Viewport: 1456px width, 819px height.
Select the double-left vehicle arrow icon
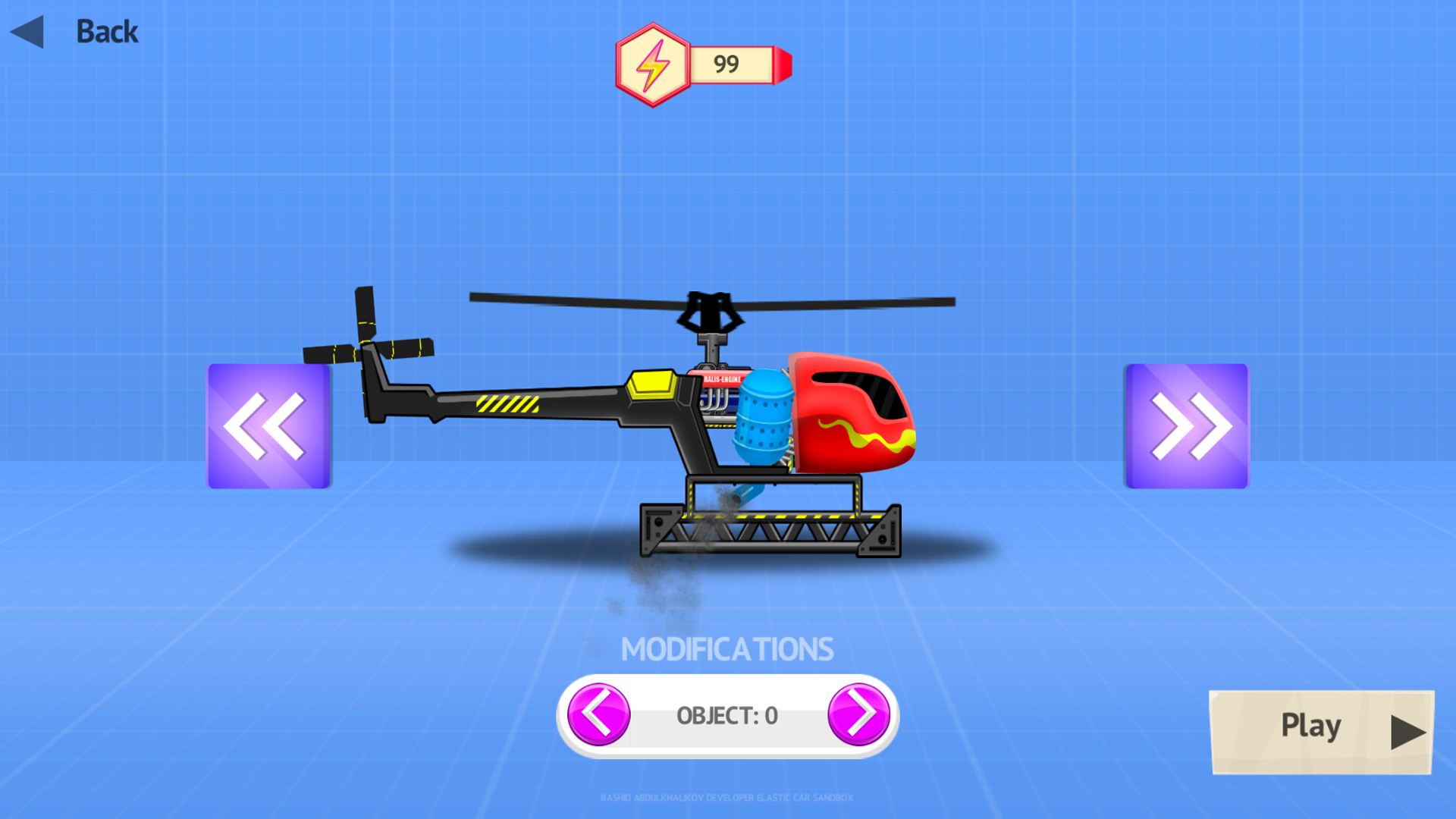(267, 426)
